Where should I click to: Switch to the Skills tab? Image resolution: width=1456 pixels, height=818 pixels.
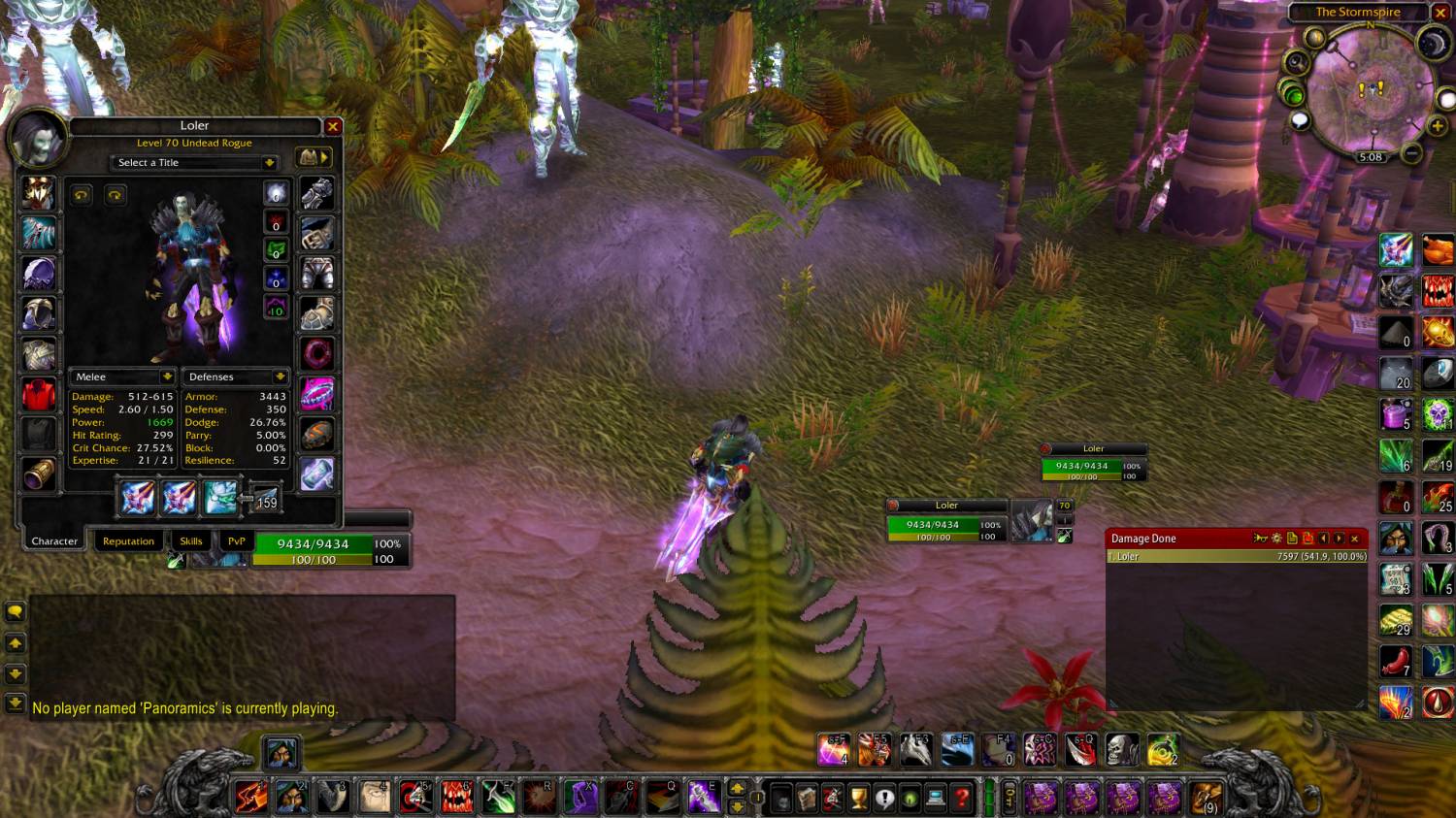click(191, 541)
